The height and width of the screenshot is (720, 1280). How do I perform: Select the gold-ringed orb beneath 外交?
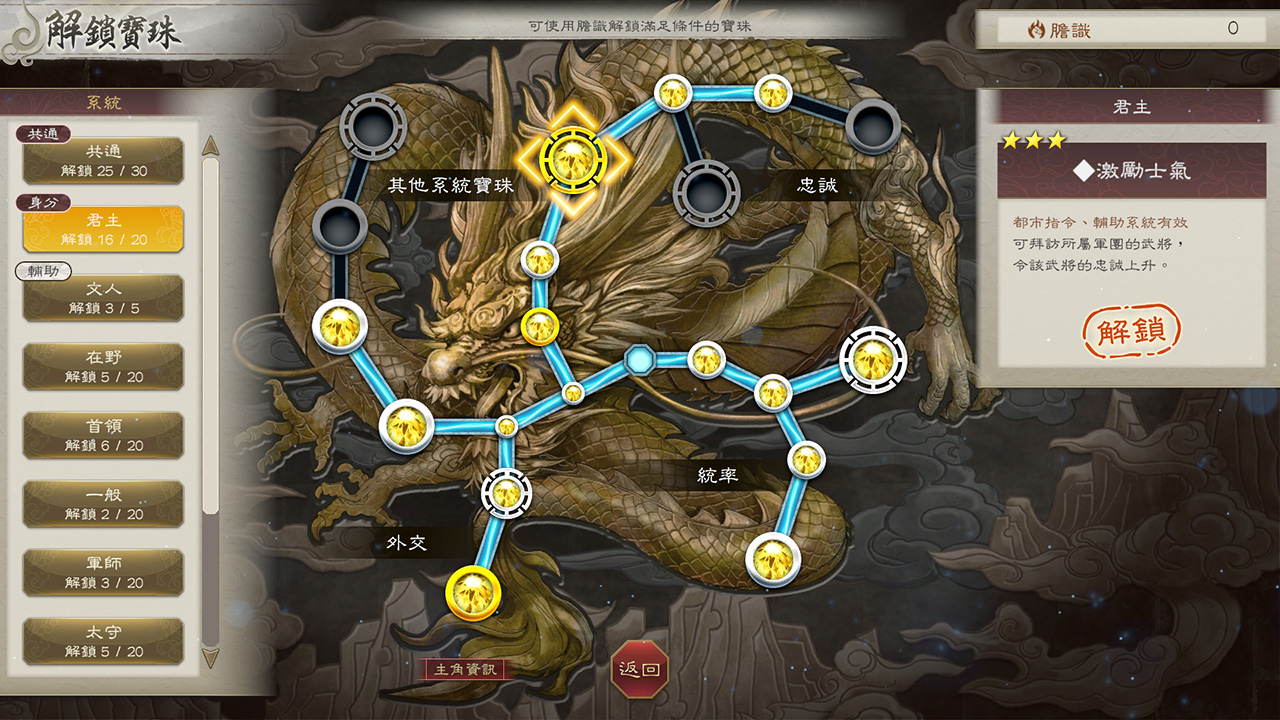pyautogui.click(x=473, y=593)
